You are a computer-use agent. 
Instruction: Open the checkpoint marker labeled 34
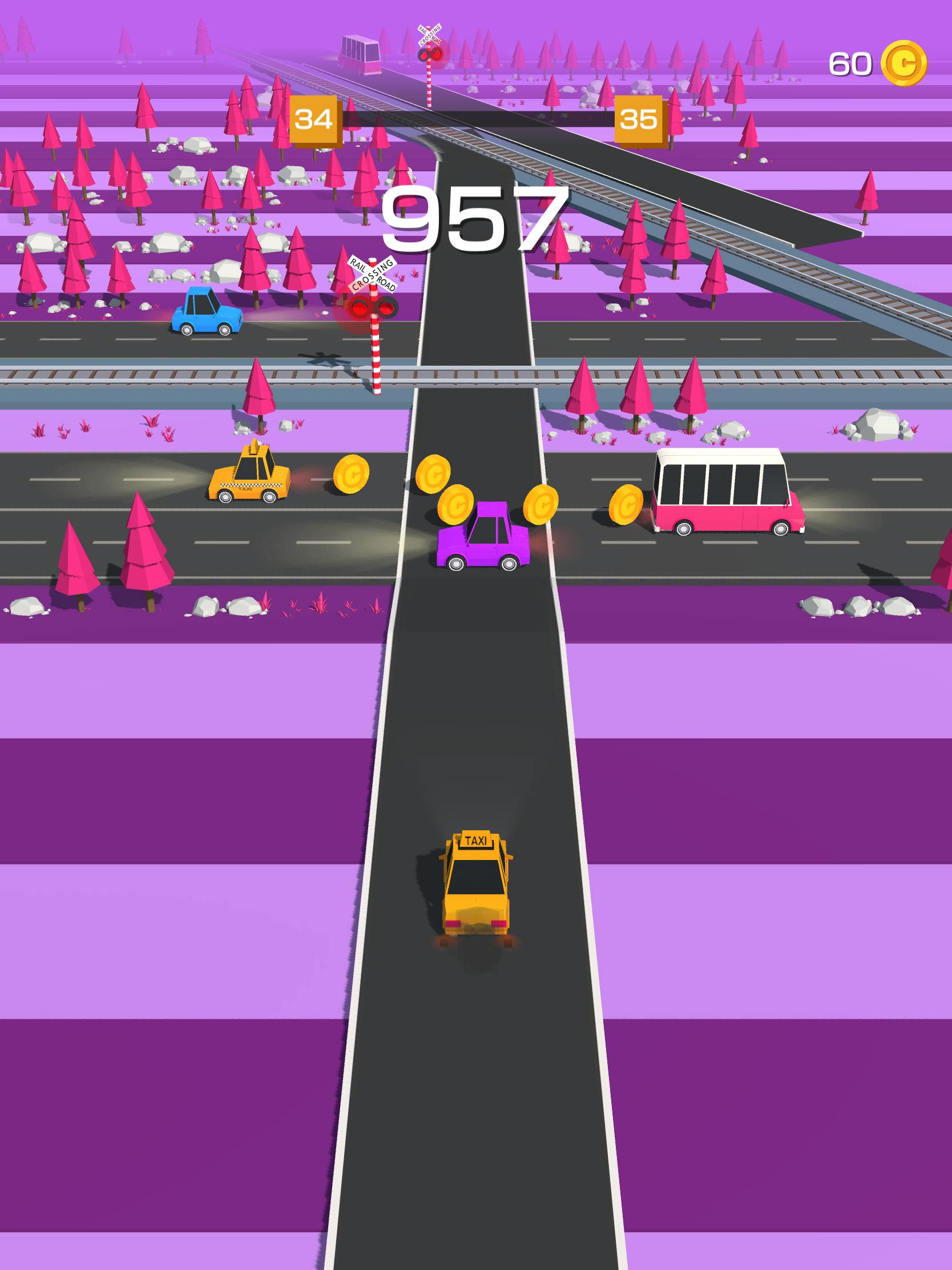coord(314,119)
